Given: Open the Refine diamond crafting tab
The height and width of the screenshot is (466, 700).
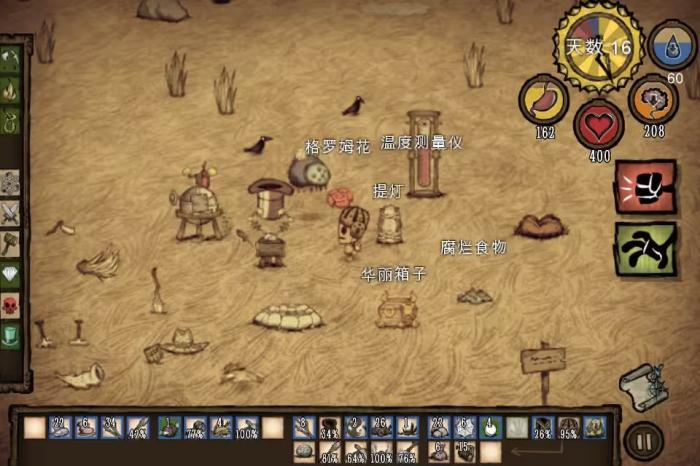Looking at the screenshot, I should [11, 274].
